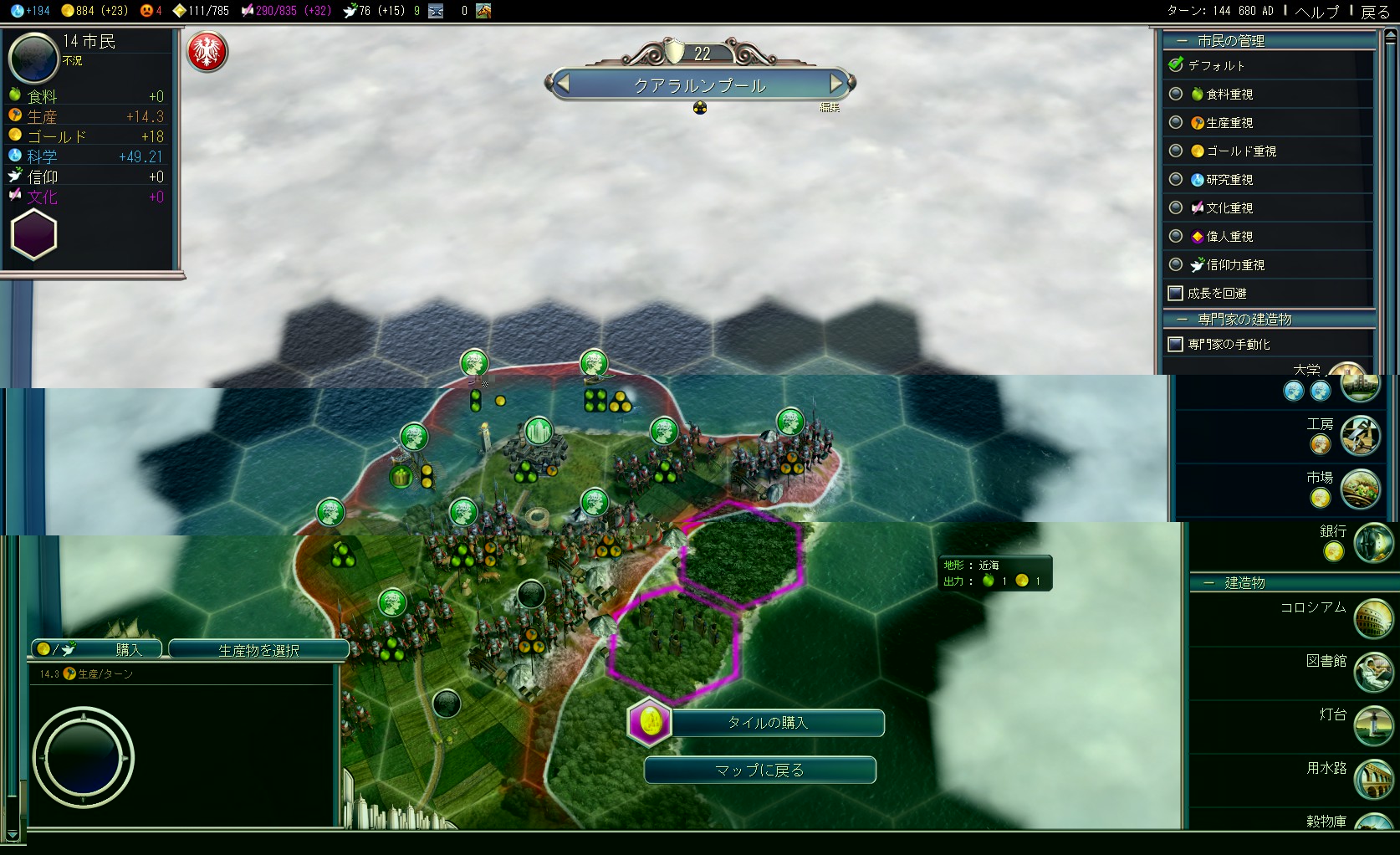Return to map with マップに戻る
The height and width of the screenshot is (855, 1400).
759,771
